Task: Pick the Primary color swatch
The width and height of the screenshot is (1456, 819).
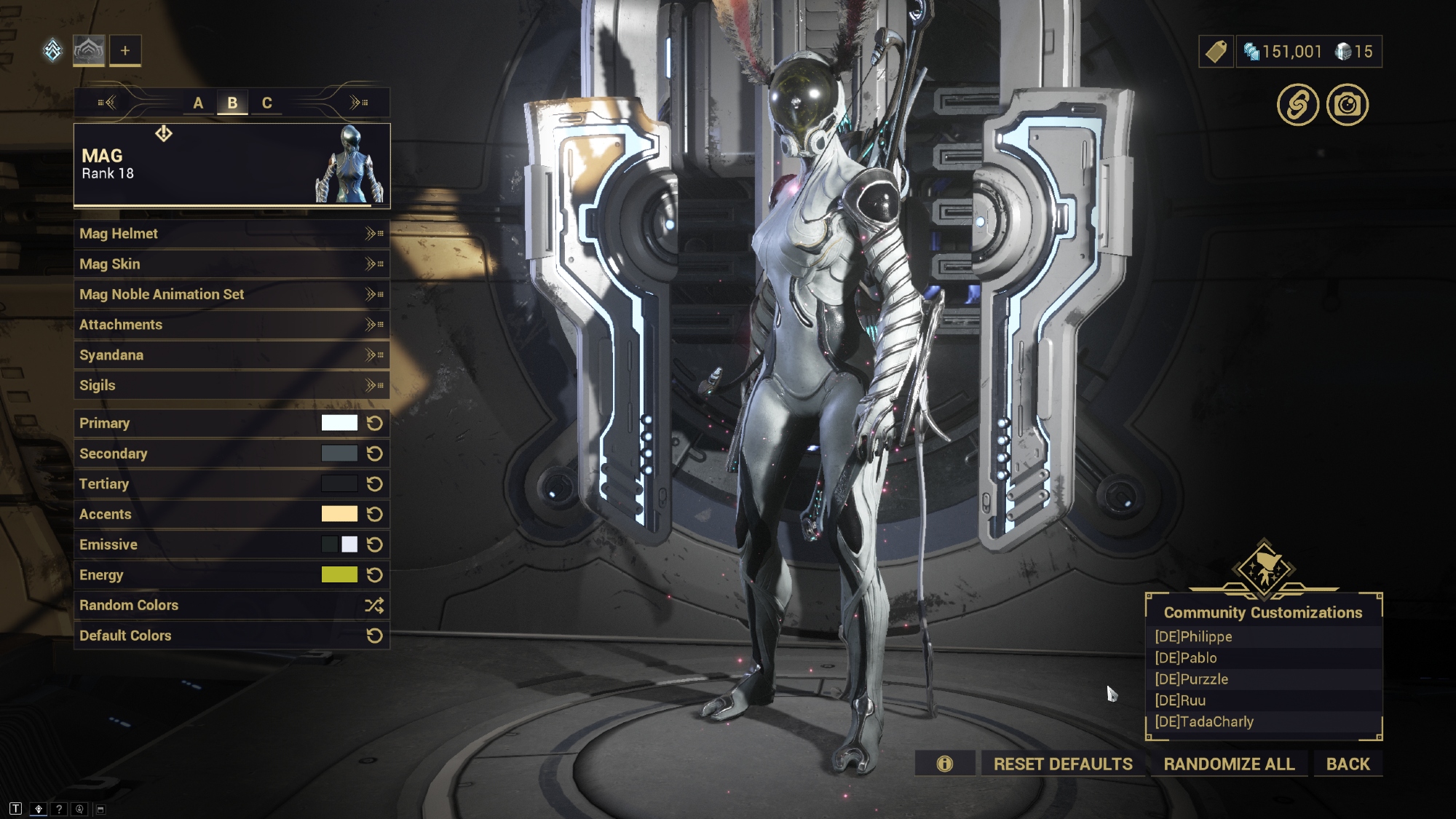Action: coord(339,423)
